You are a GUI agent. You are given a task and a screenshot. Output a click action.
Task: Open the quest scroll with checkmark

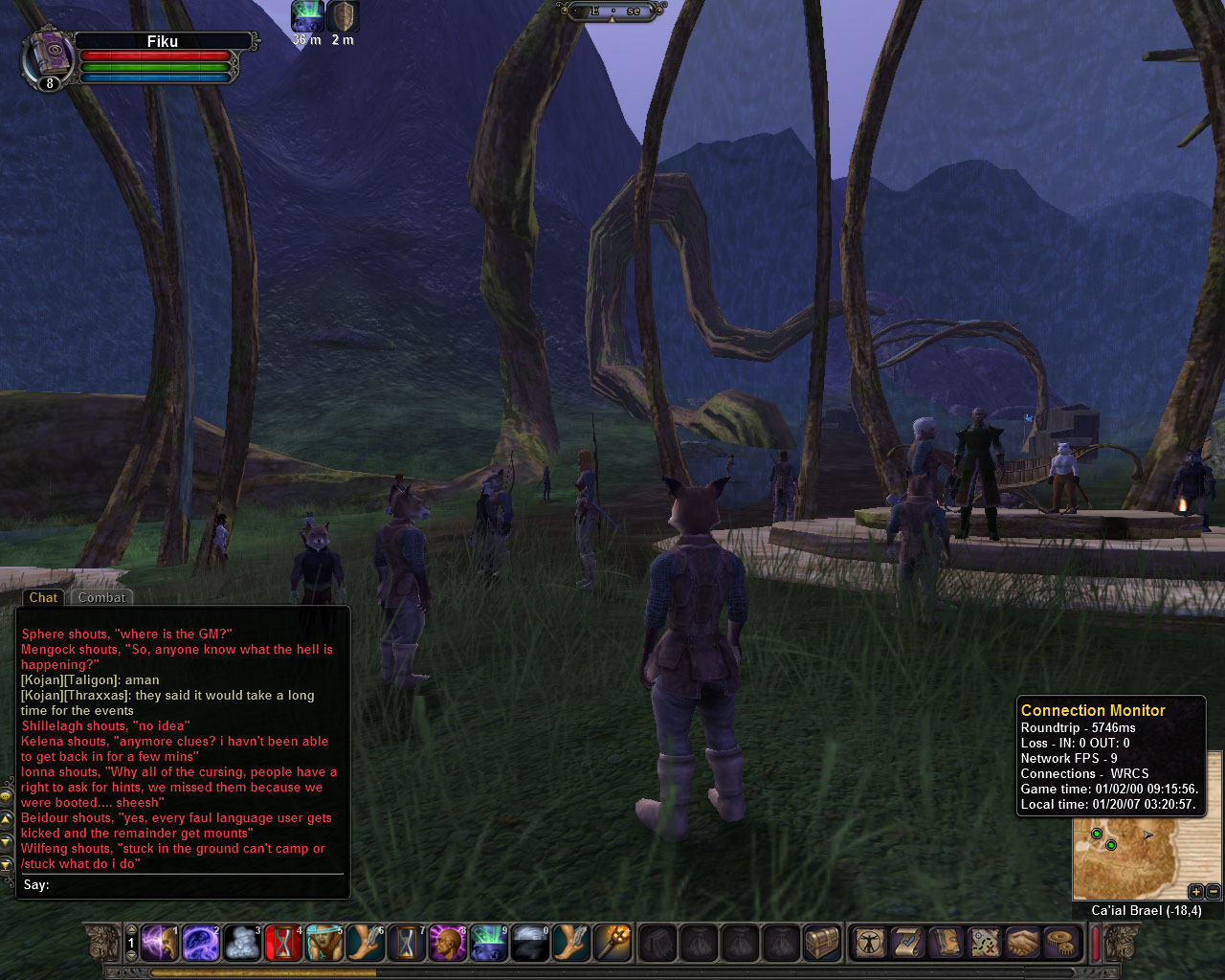[x=907, y=944]
